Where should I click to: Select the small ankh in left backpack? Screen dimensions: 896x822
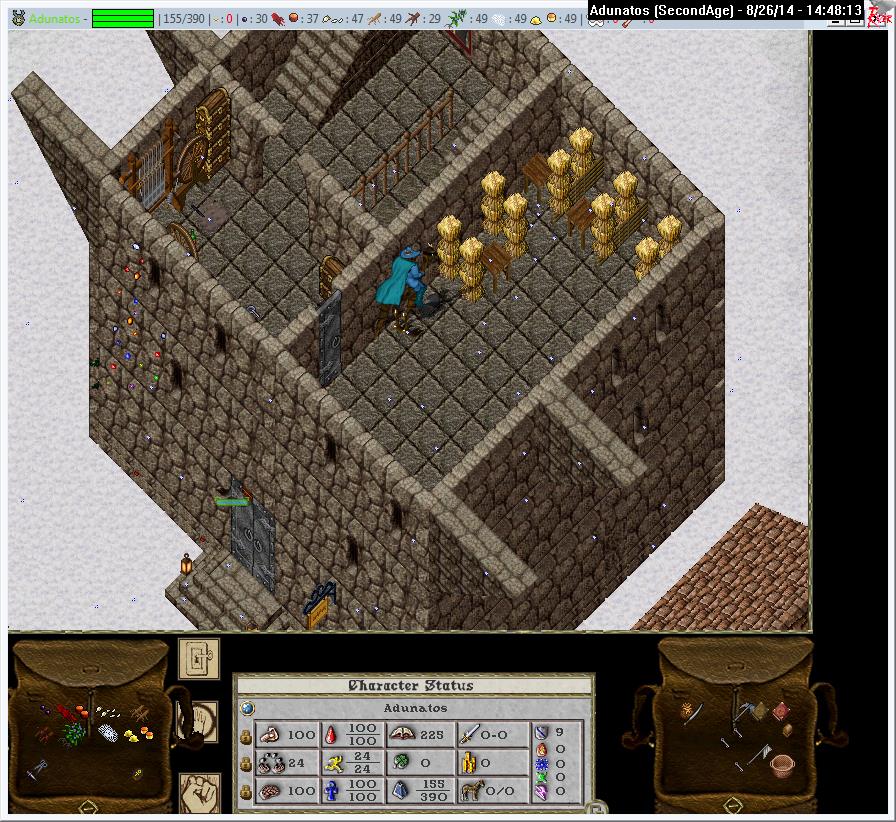tap(137, 773)
